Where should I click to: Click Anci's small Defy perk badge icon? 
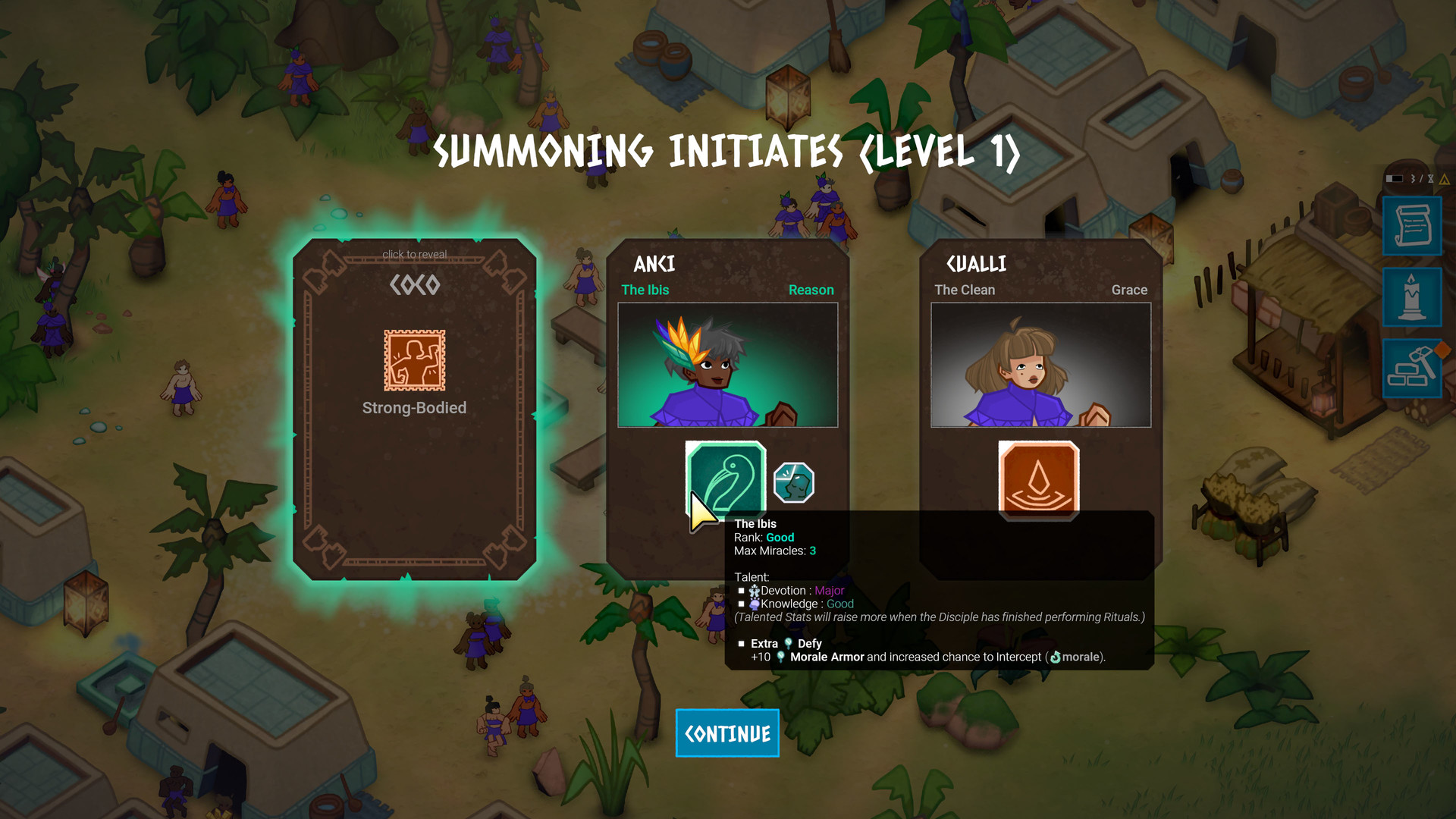[792, 481]
